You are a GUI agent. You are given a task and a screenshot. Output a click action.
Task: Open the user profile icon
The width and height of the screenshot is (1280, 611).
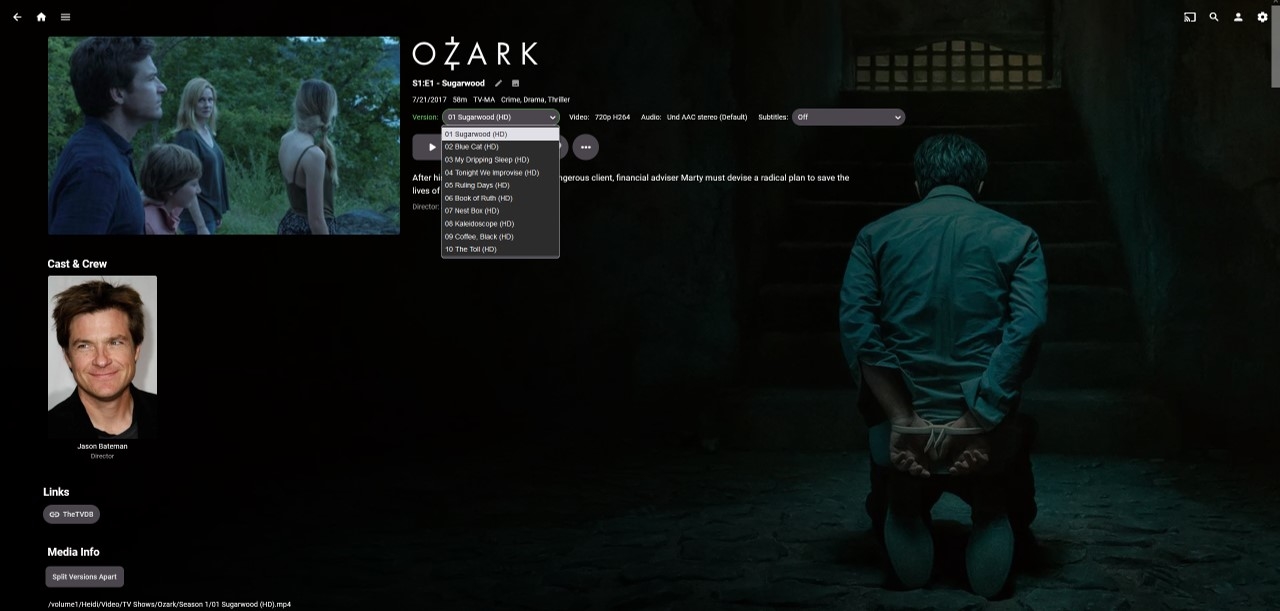coord(1238,17)
